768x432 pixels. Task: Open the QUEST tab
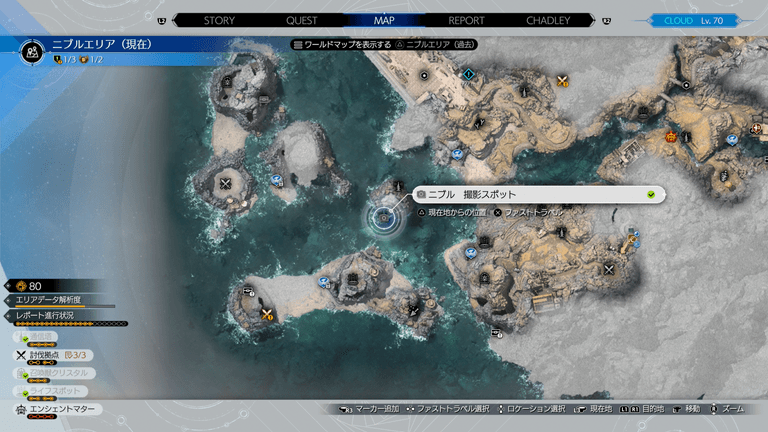(301, 19)
